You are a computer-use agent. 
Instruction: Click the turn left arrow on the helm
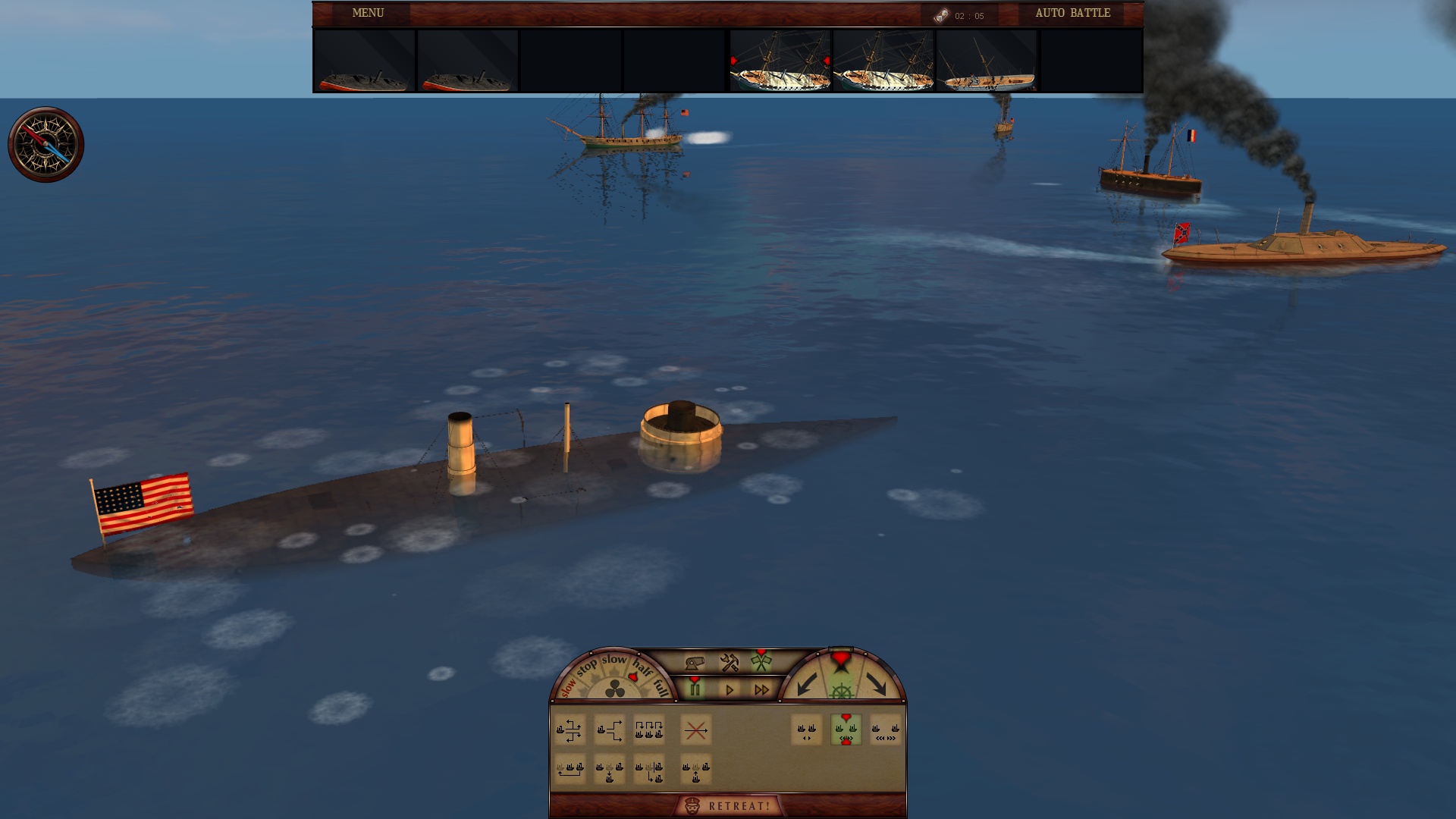[x=805, y=686]
